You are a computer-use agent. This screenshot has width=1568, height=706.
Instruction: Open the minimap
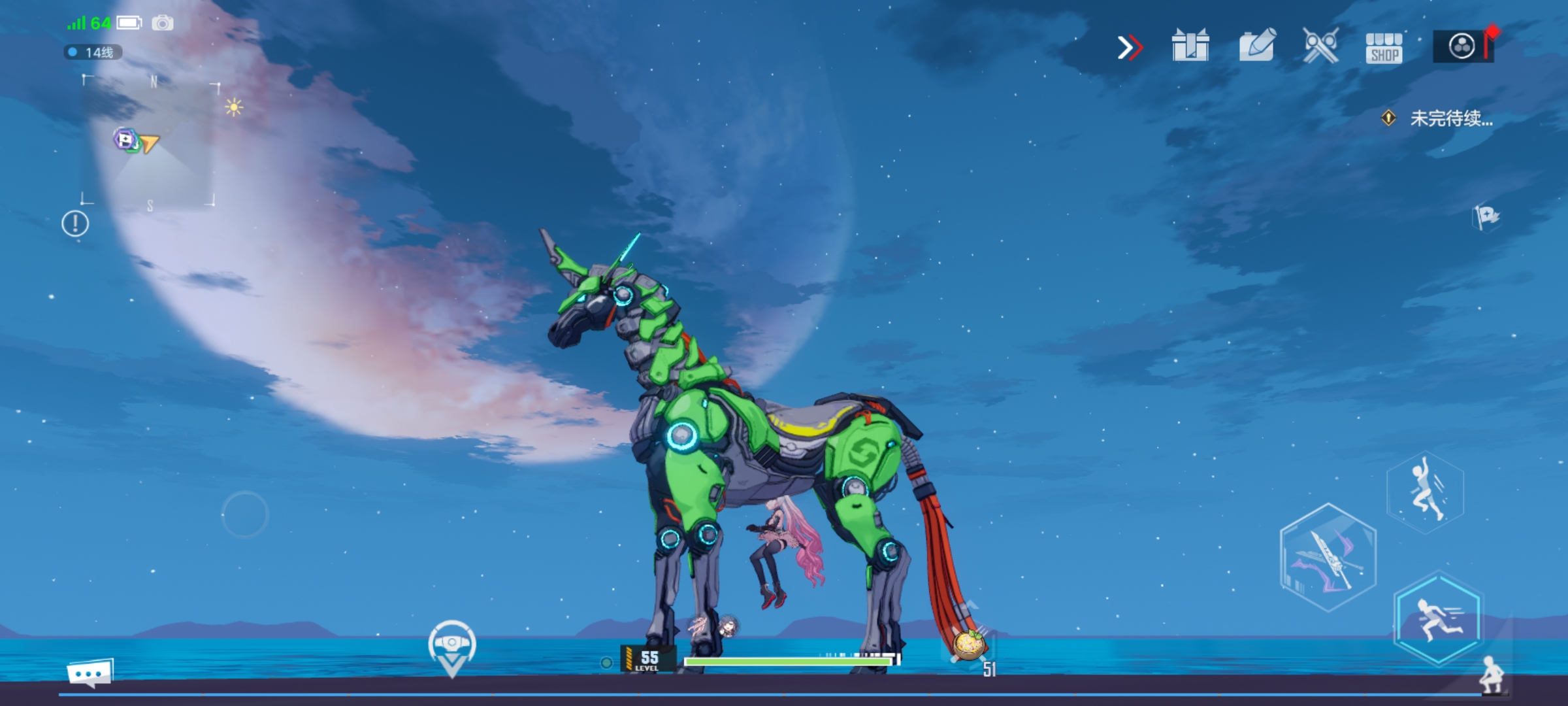pos(149,142)
